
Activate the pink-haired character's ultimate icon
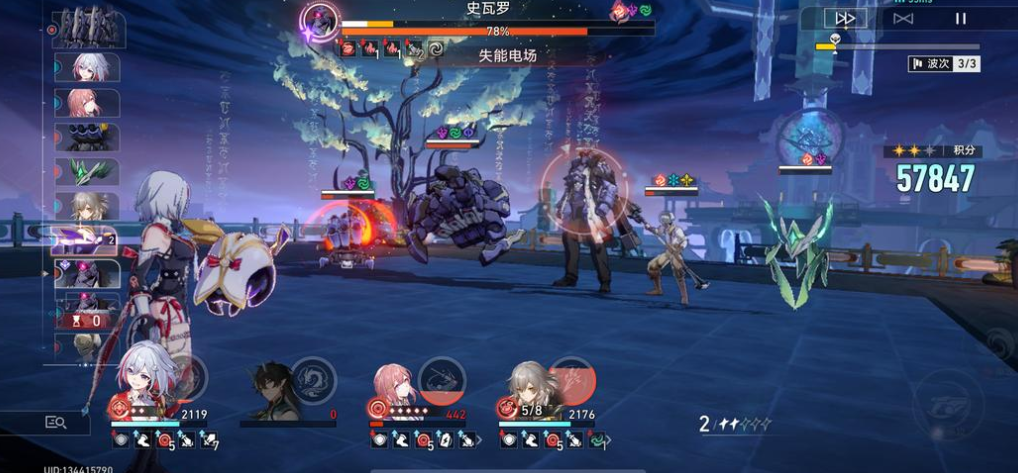pos(441,379)
